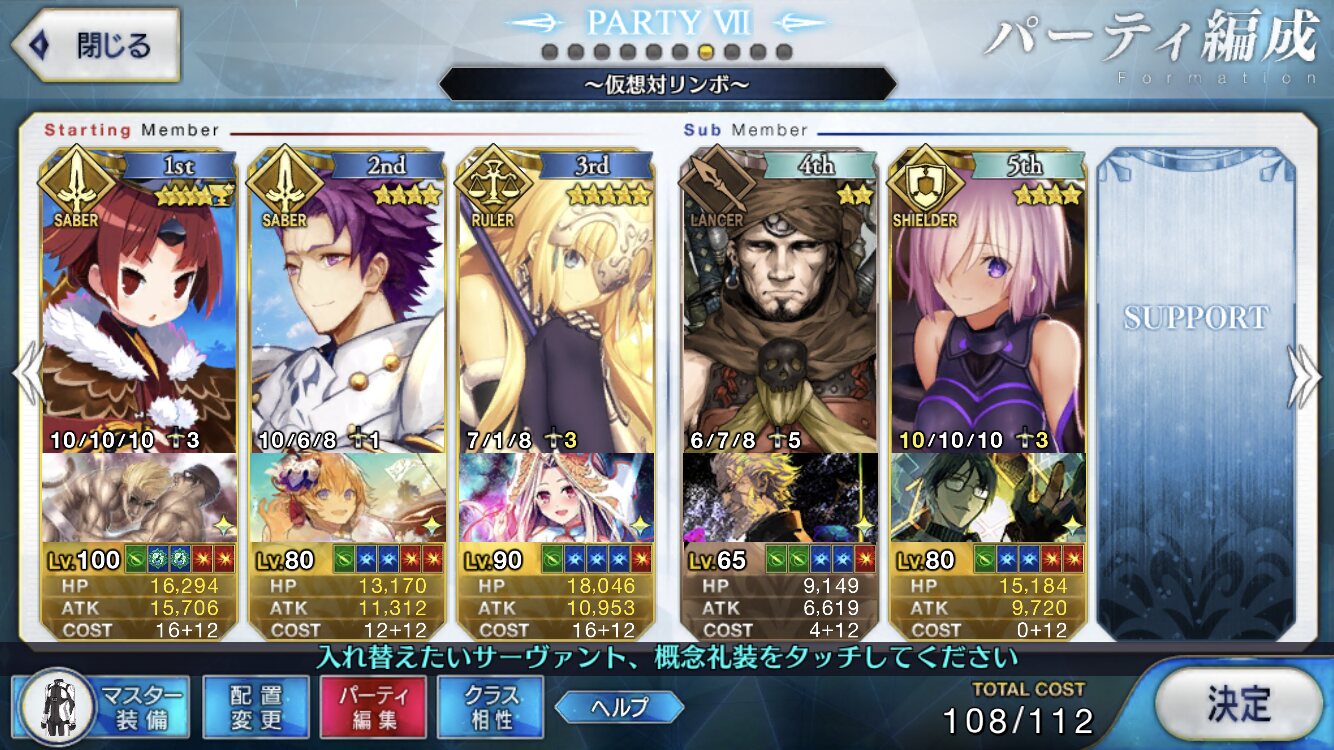Edit the party name 仮想対リンボ
The width and height of the screenshot is (1334, 750).
[667, 85]
